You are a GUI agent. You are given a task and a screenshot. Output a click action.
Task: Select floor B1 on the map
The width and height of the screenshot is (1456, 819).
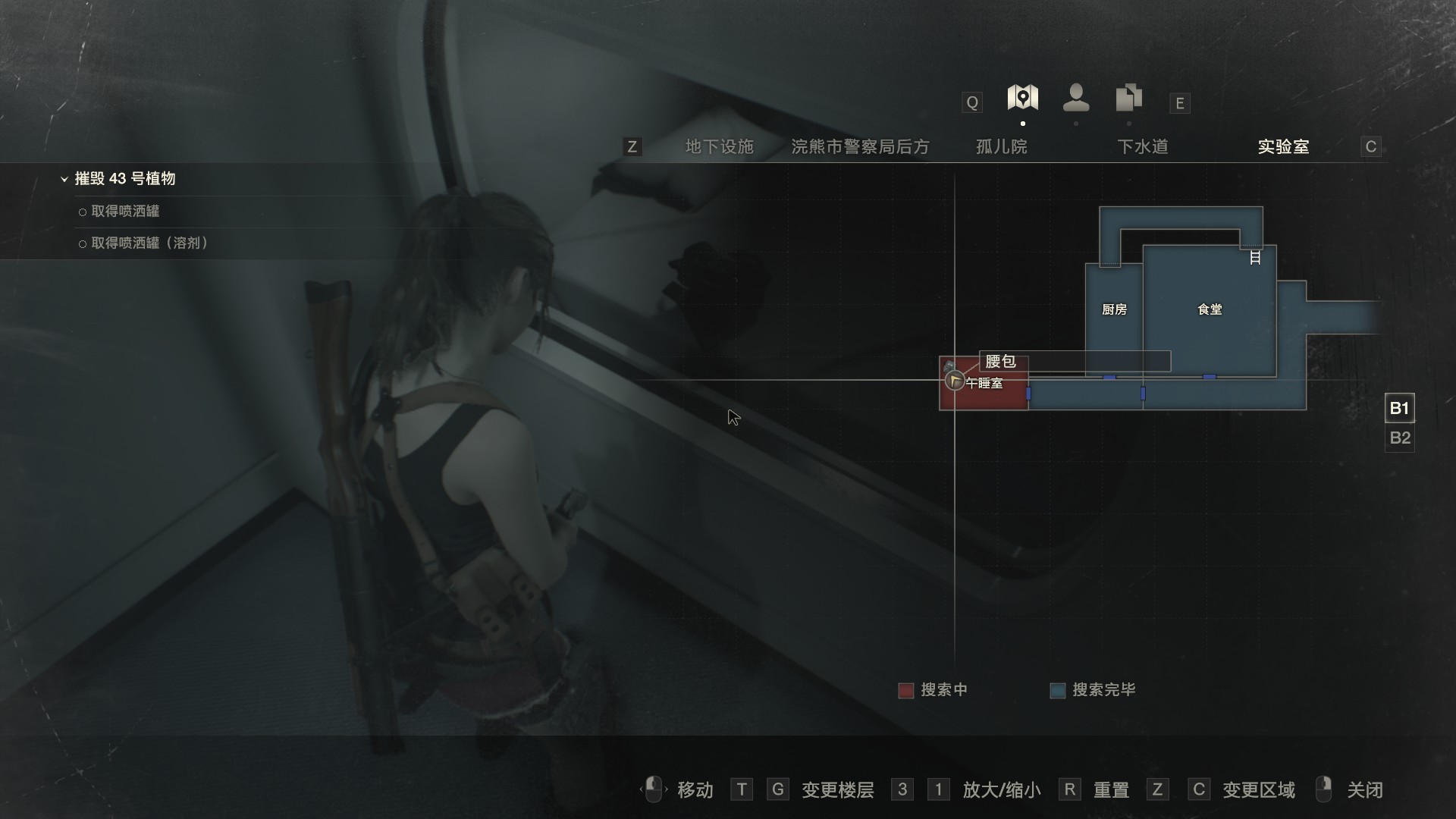(1399, 409)
